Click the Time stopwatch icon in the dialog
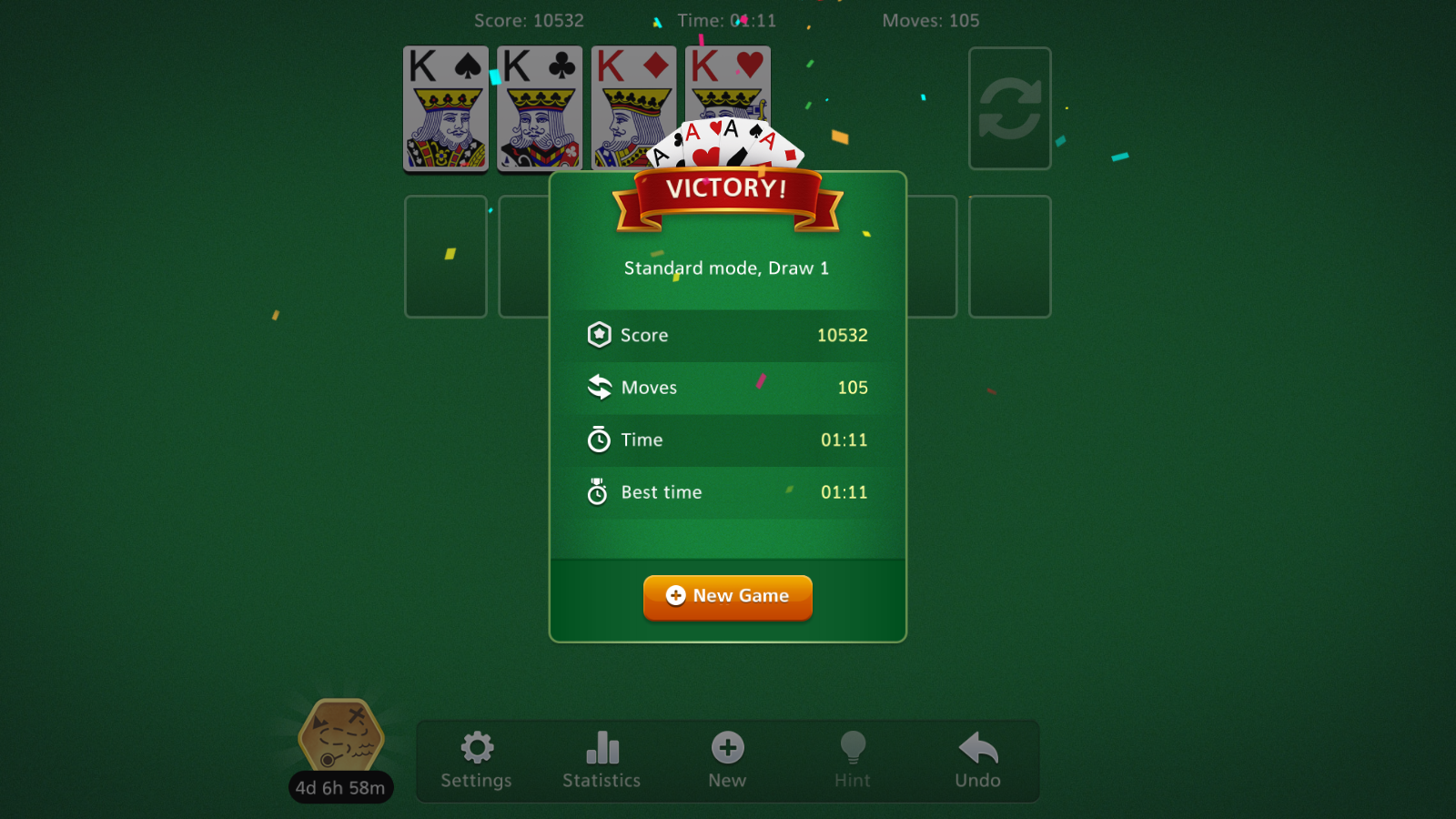 coord(599,440)
